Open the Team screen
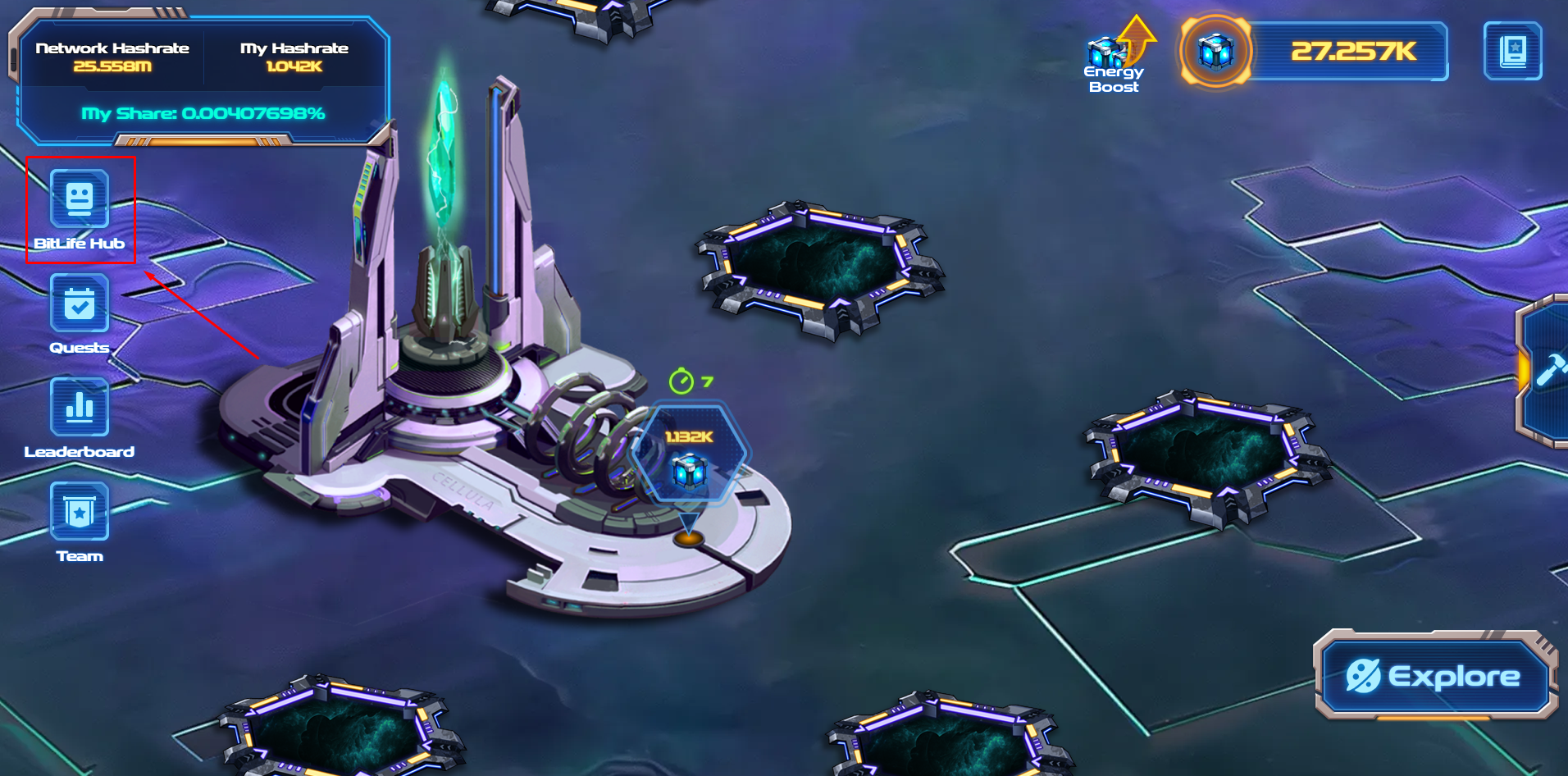This screenshot has height=776, width=1568. (x=80, y=511)
